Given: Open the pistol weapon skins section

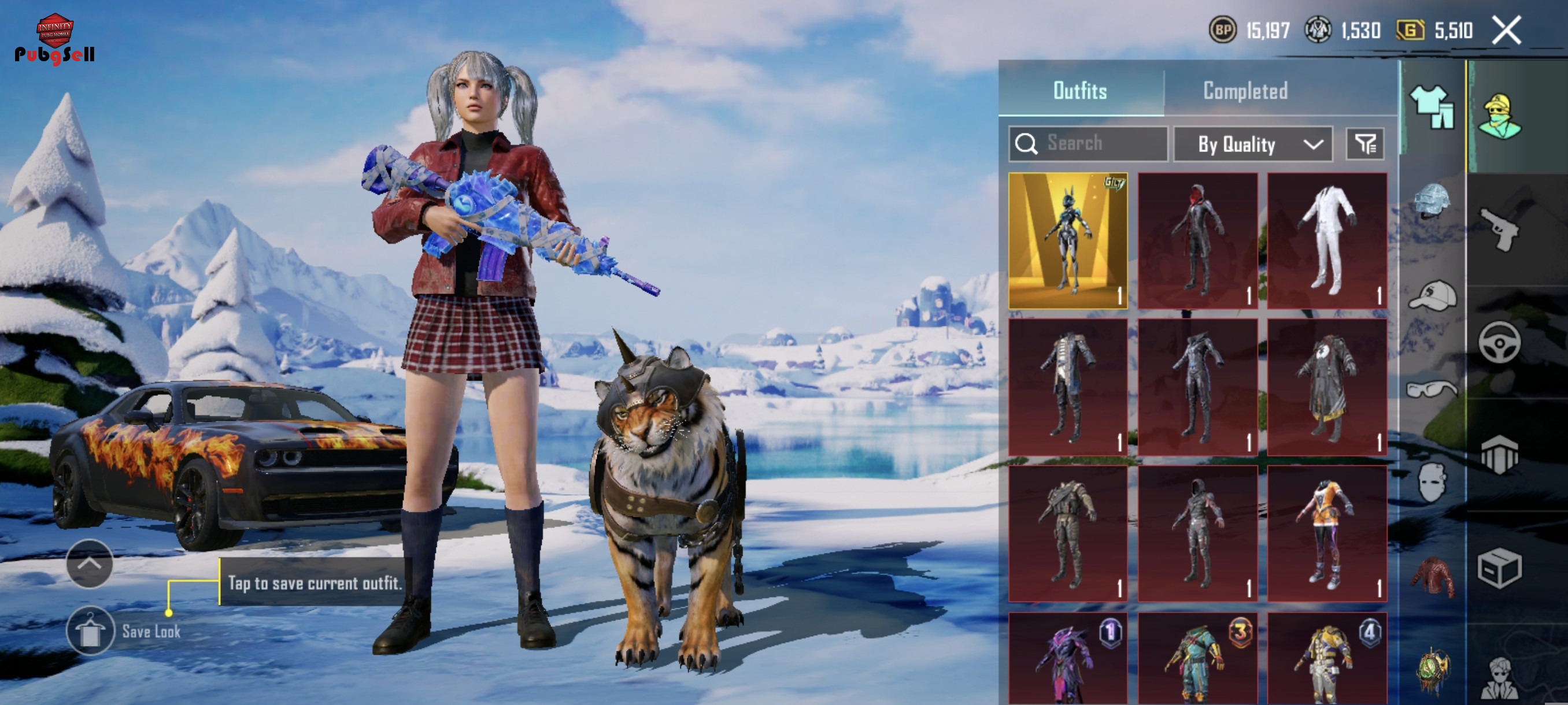Looking at the screenshot, I should (1499, 229).
